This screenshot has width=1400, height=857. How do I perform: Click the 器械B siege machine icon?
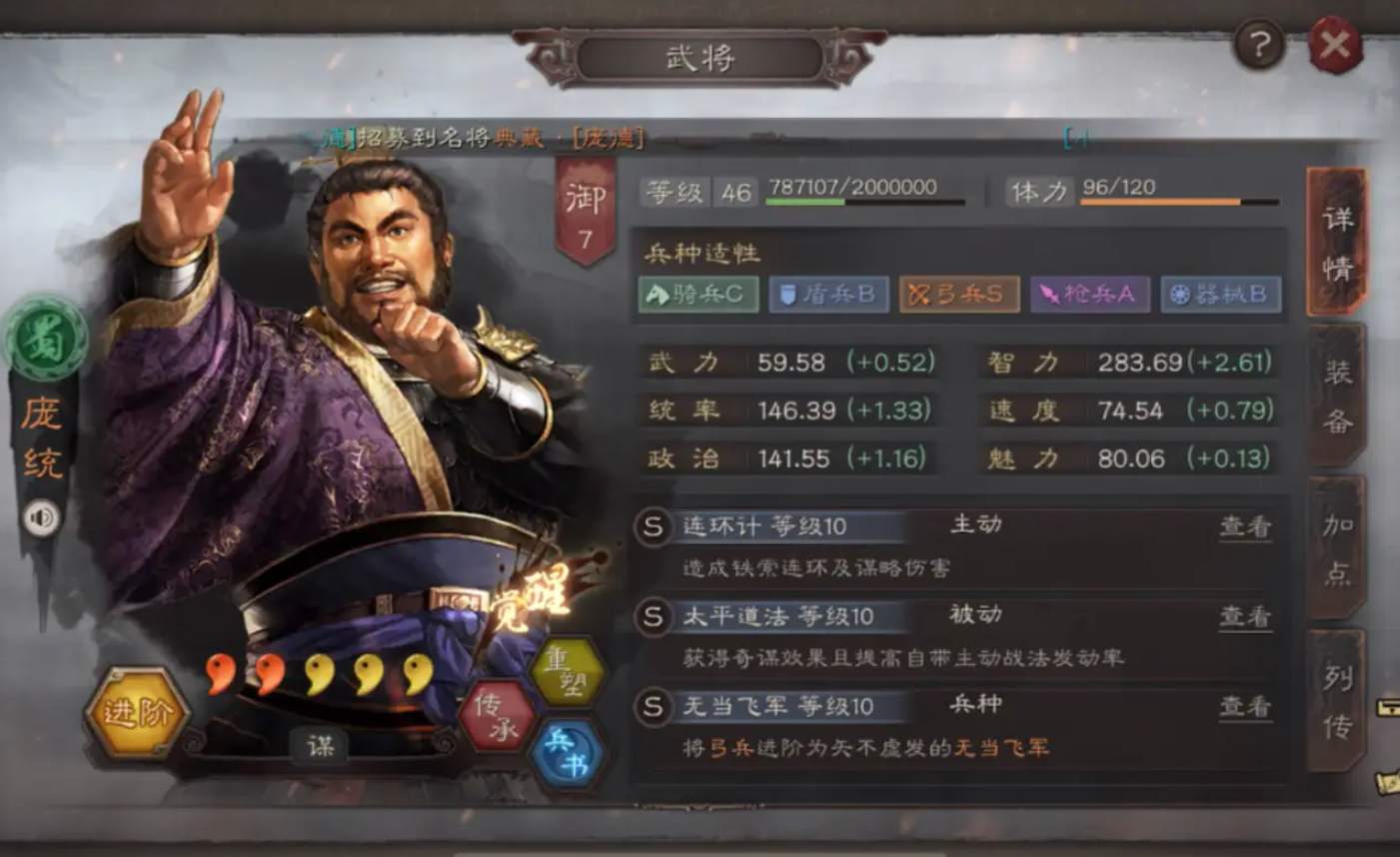1221,295
